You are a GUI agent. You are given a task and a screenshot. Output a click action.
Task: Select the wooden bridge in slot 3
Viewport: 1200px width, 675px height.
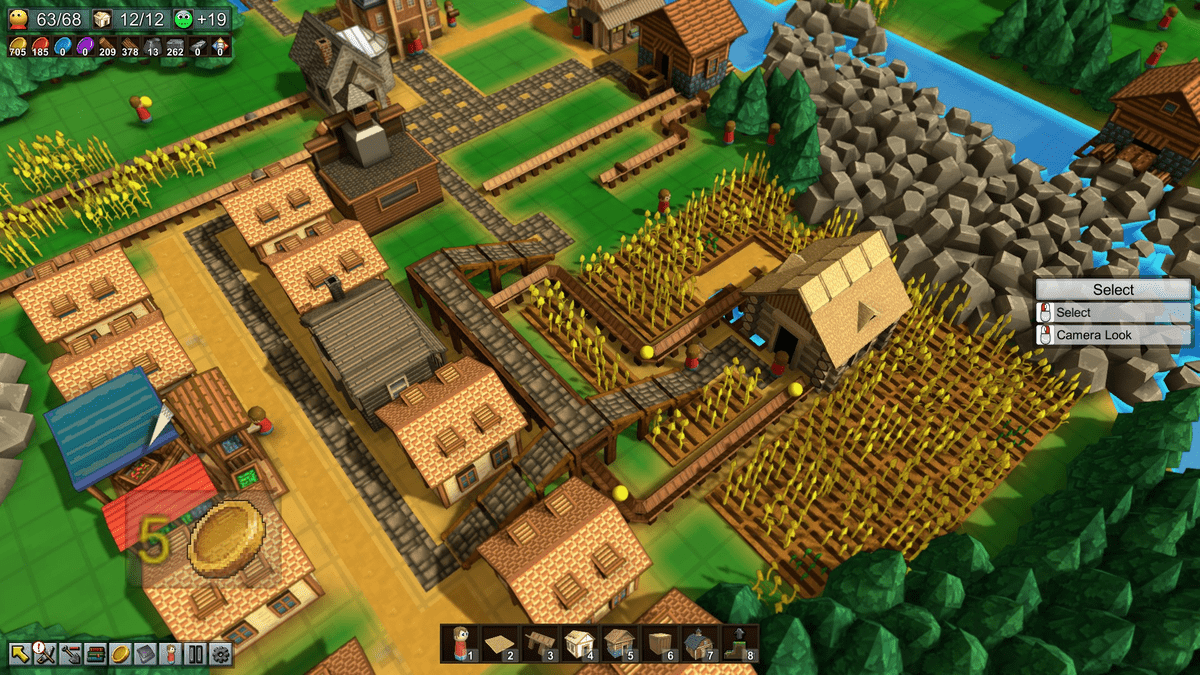point(540,643)
